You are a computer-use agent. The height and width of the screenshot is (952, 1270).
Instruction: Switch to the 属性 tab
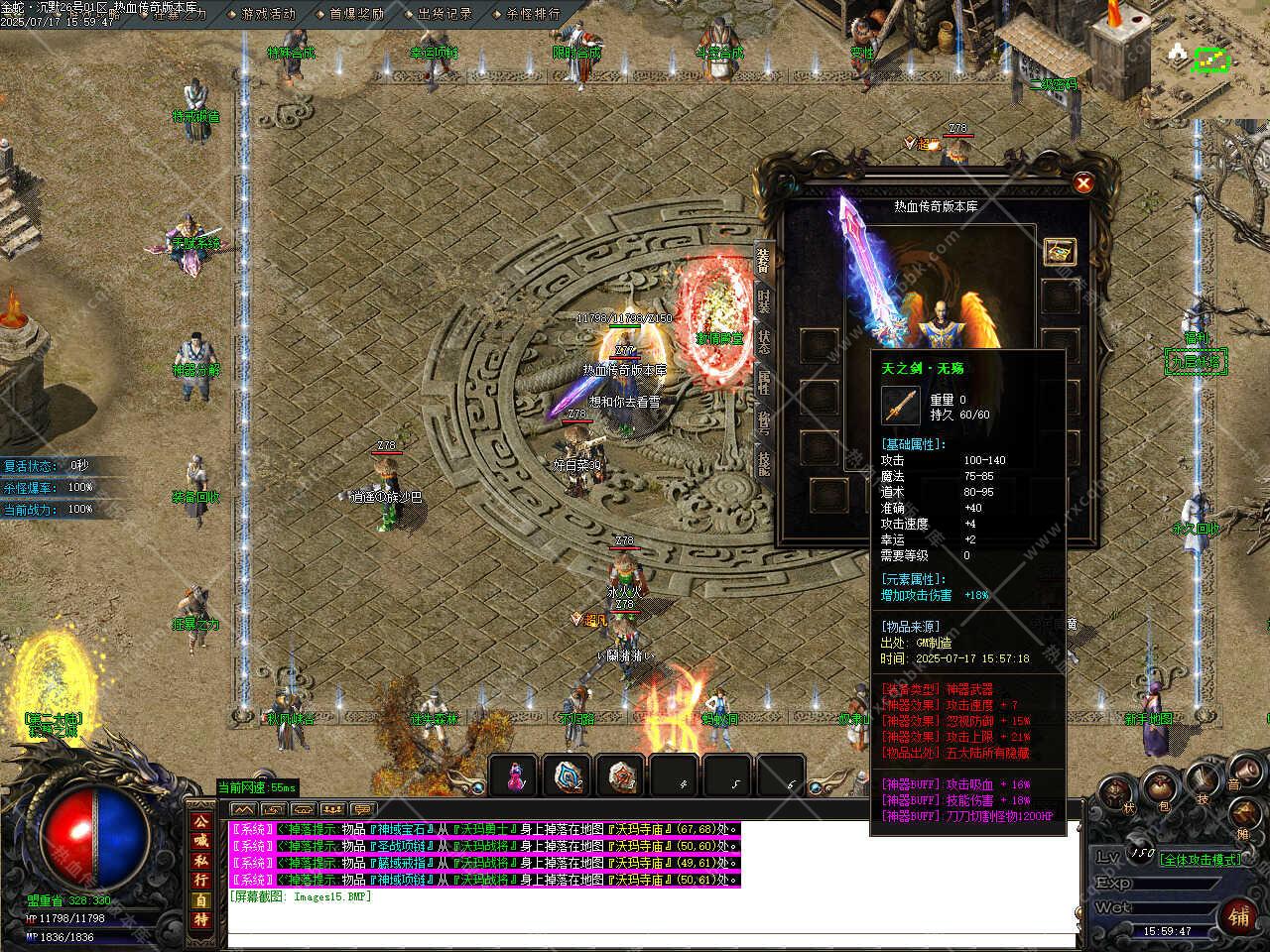tap(764, 380)
